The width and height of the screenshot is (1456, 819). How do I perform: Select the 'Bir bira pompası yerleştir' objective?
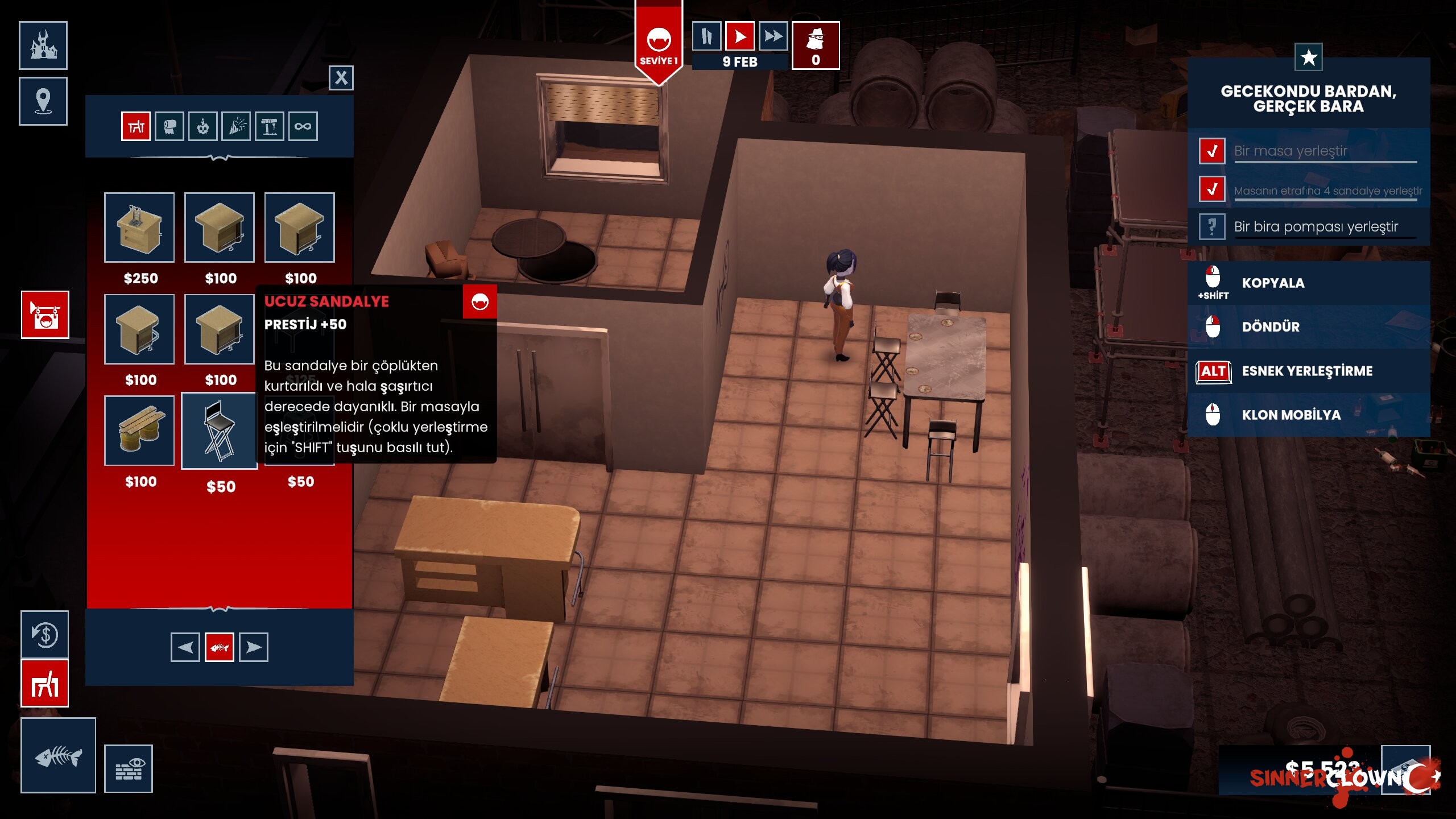point(1315,227)
